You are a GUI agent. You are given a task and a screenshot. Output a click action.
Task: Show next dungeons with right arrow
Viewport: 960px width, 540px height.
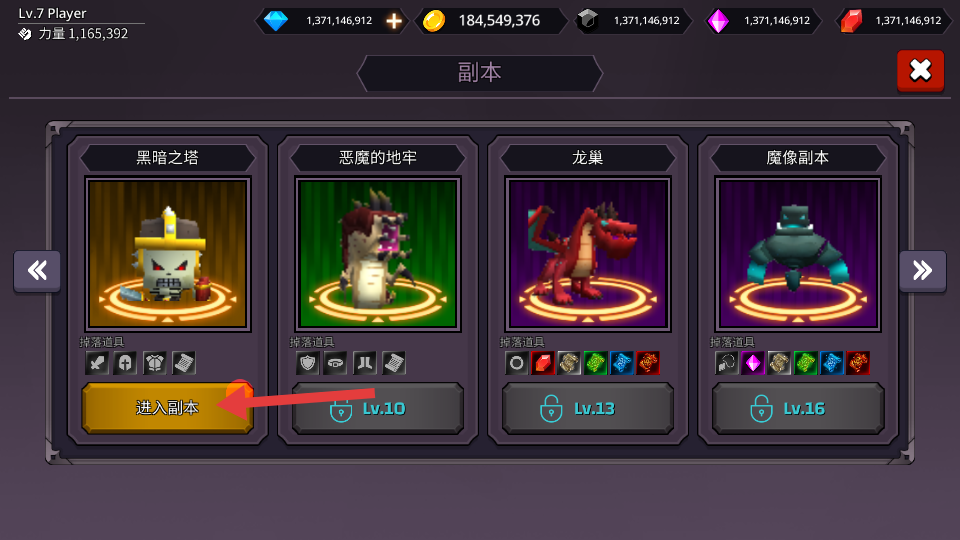coord(922,271)
